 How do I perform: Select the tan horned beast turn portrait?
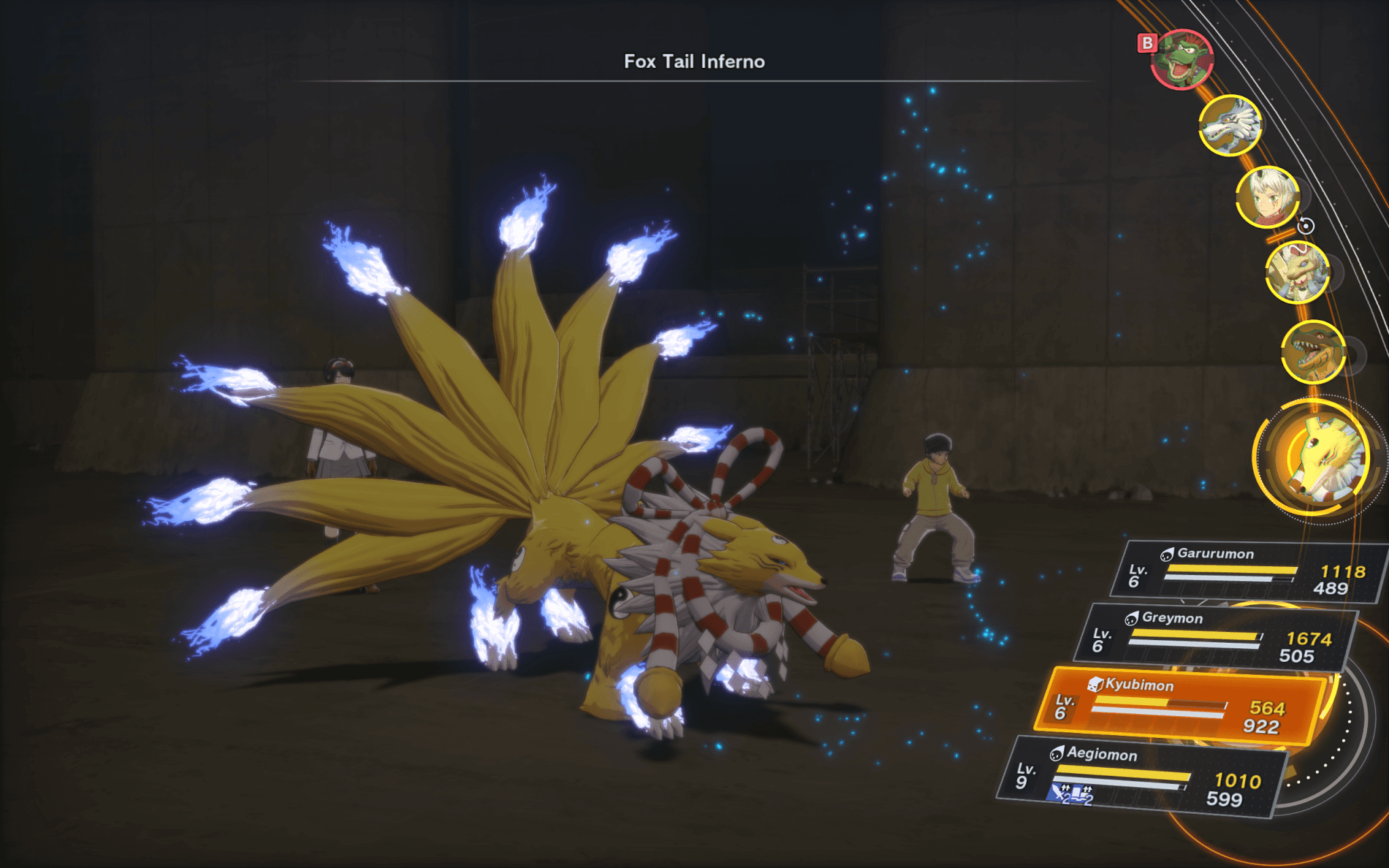(x=1297, y=272)
